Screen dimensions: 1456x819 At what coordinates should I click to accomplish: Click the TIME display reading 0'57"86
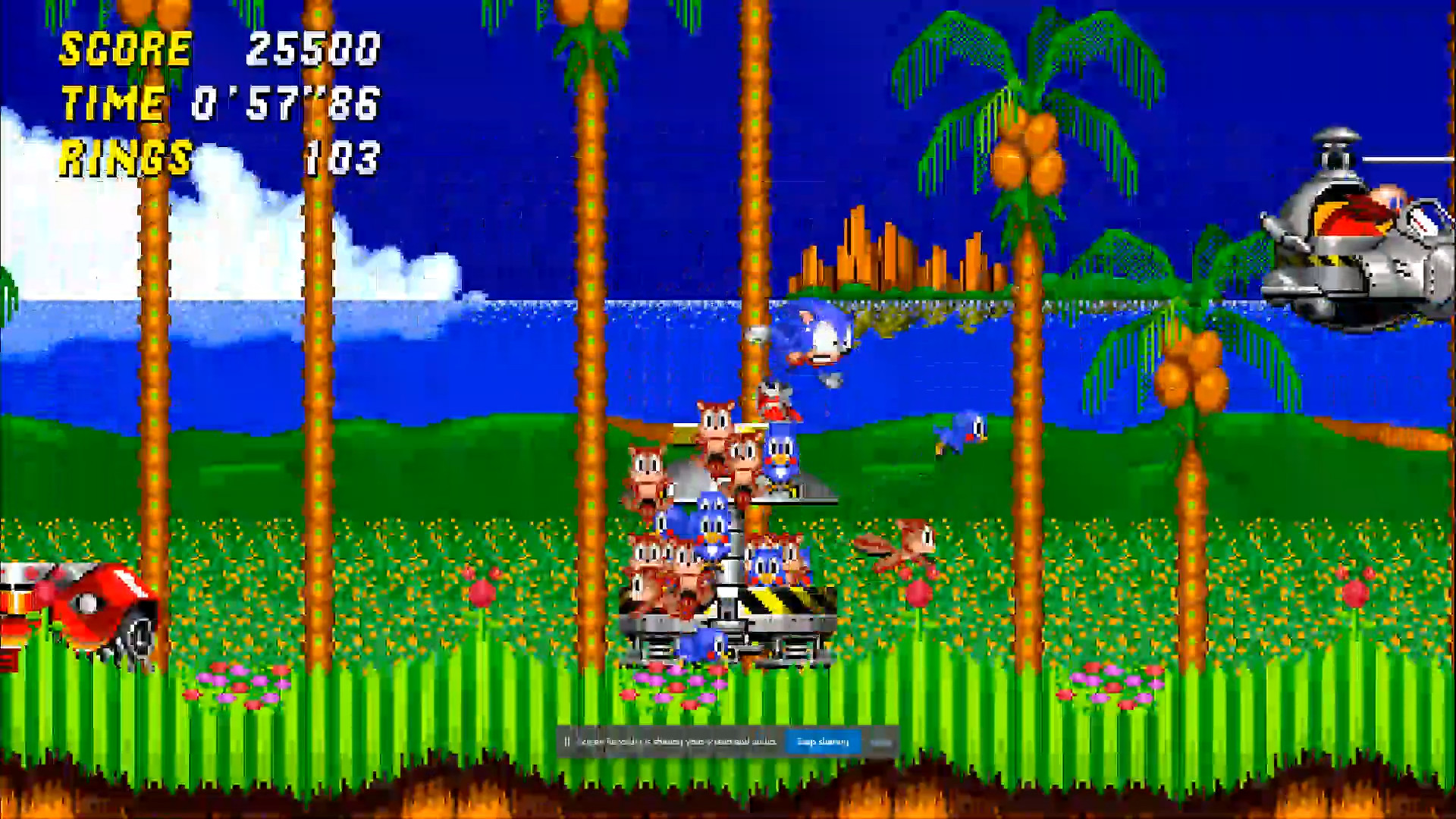284,105
